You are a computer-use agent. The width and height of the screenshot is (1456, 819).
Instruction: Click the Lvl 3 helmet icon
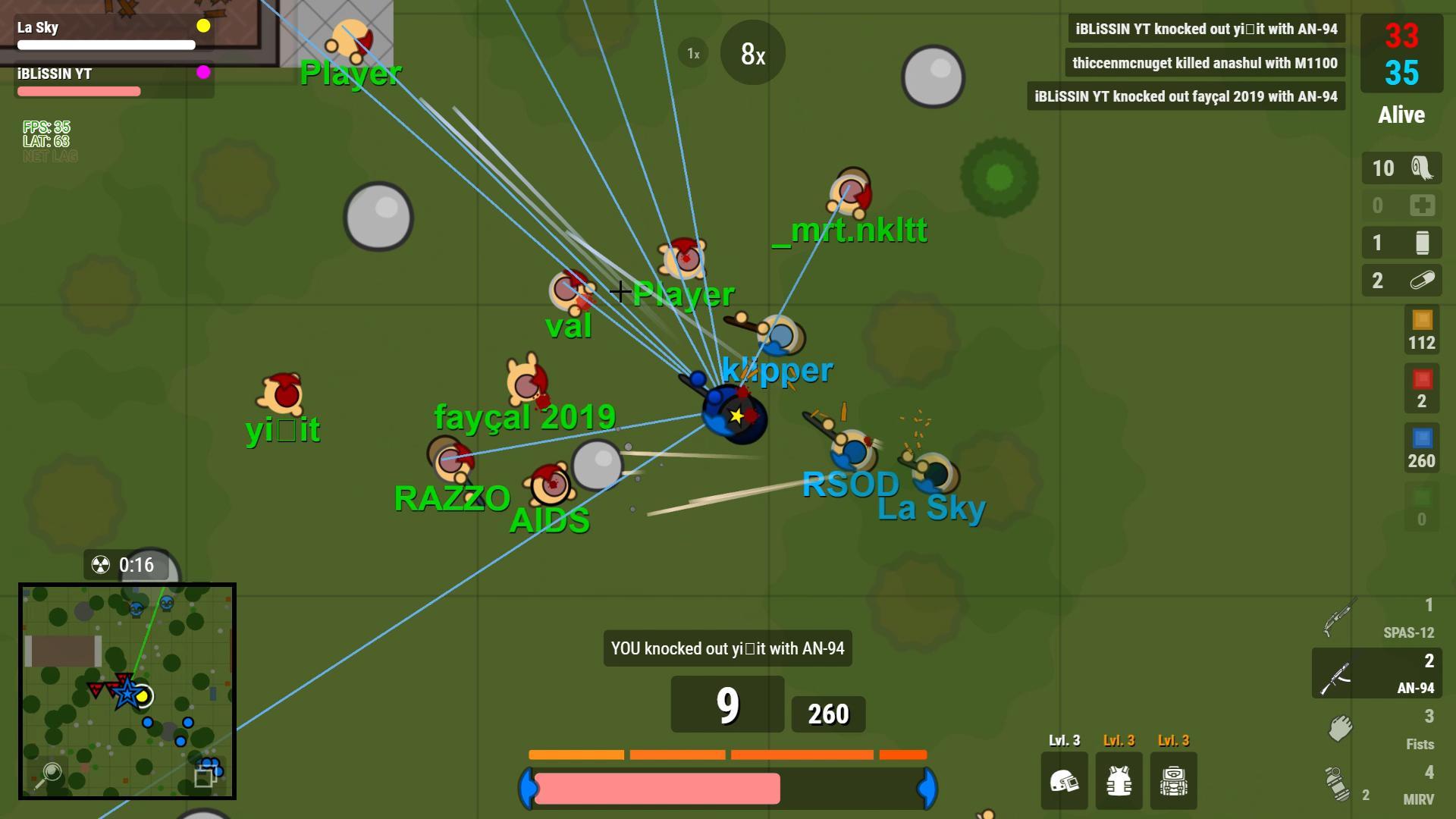[x=1065, y=781]
